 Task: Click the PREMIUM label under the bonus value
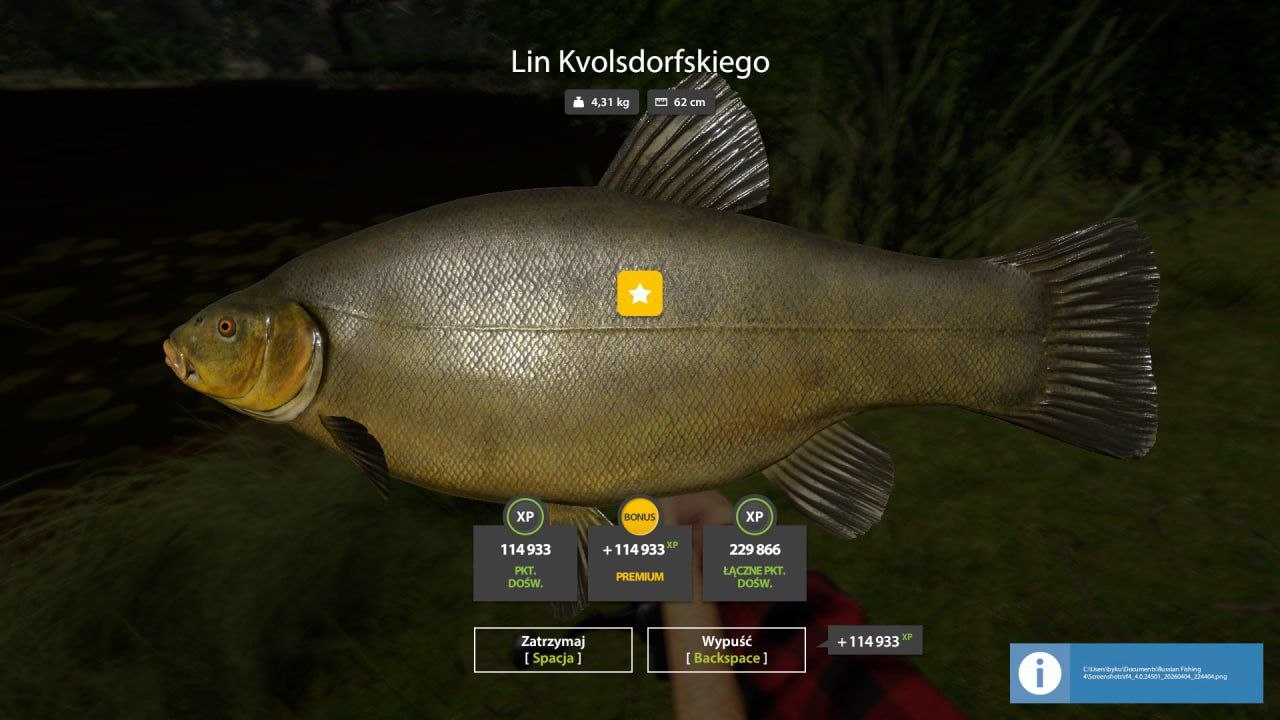(x=639, y=576)
